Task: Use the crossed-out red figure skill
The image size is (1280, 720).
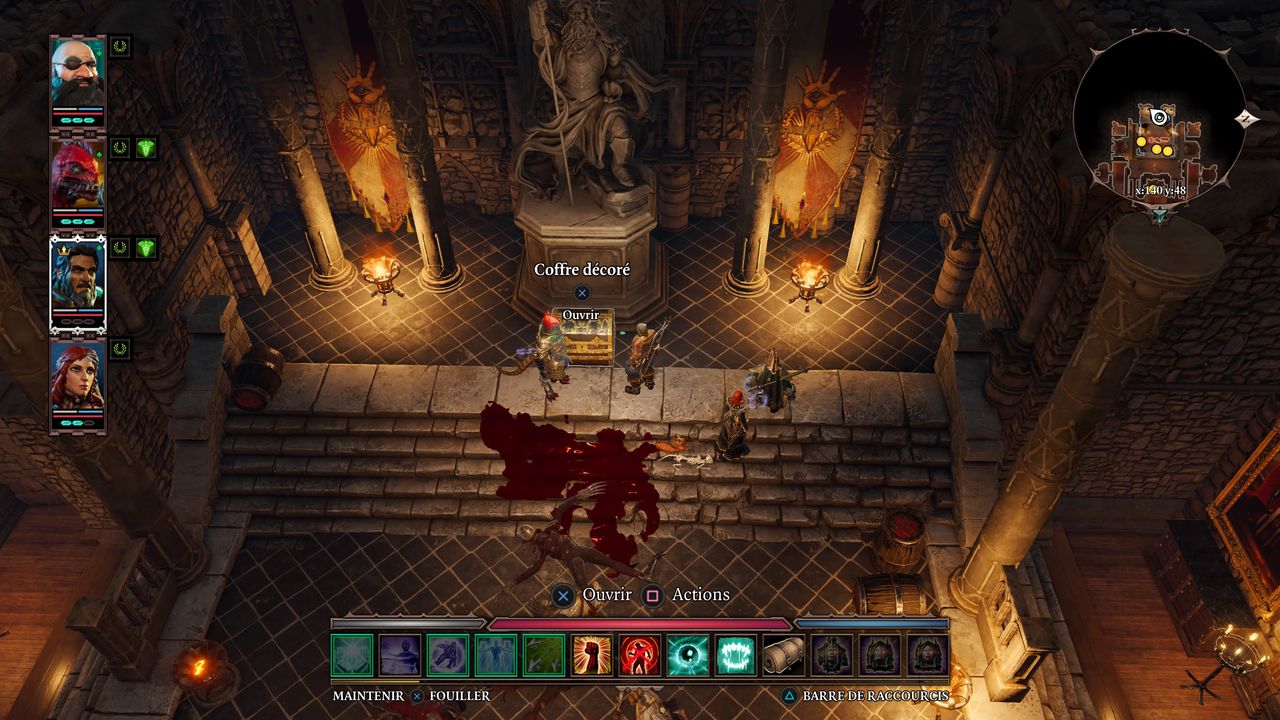Action: (641, 655)
